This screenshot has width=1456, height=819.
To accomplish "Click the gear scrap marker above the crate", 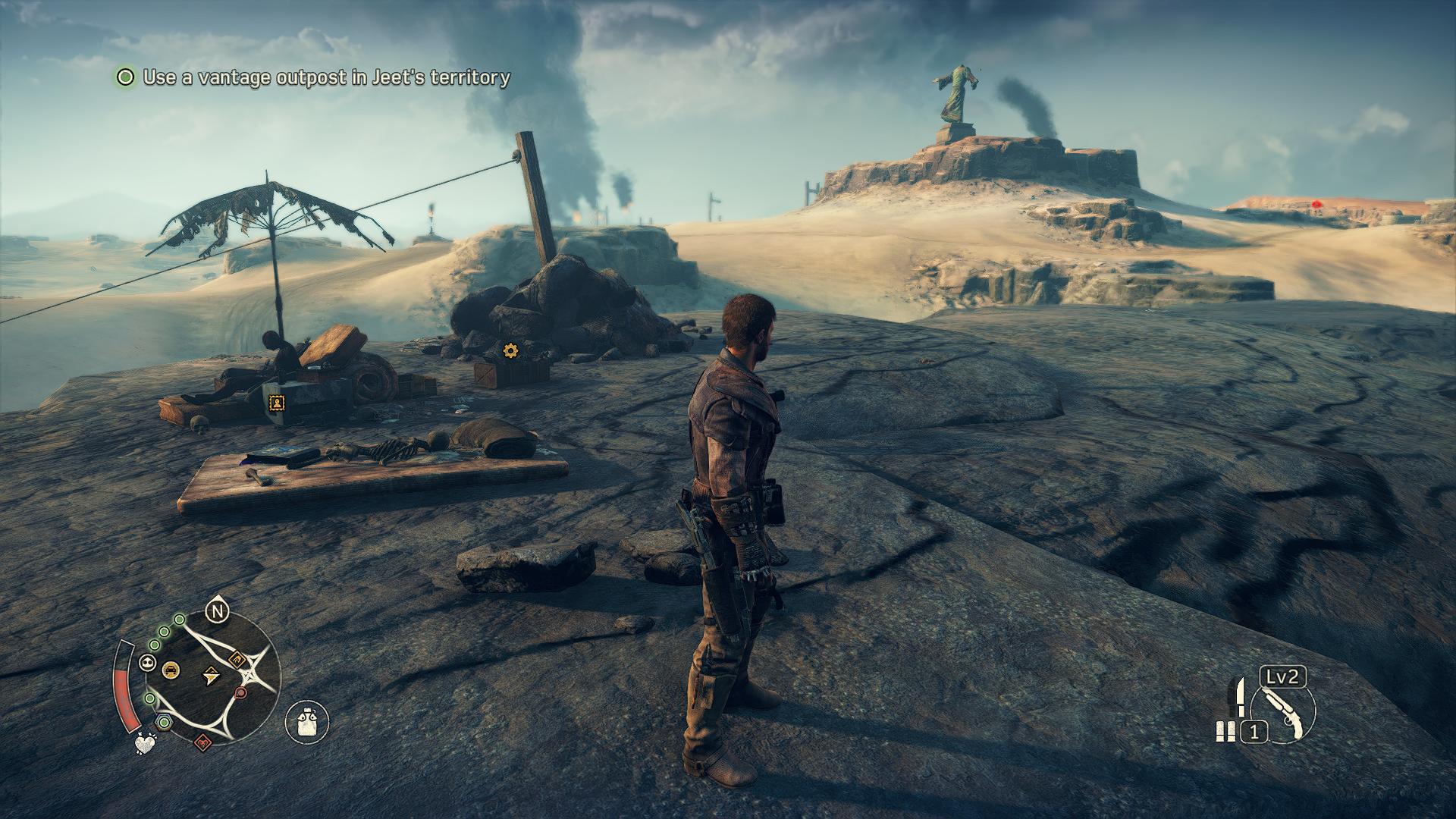I will pyautogui.click(x=510, y=350).
